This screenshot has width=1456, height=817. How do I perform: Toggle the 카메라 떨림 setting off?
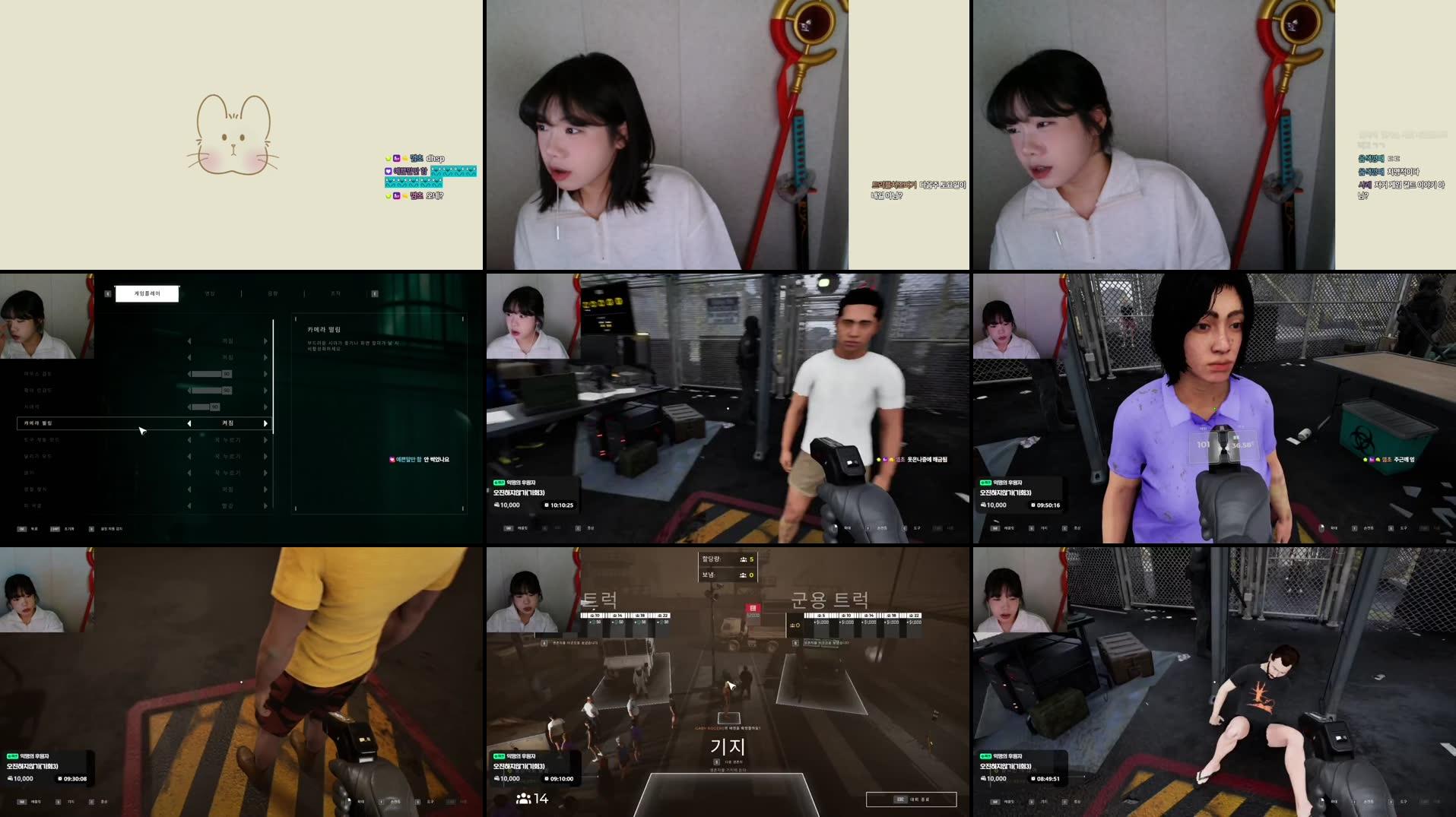(189, 423)
